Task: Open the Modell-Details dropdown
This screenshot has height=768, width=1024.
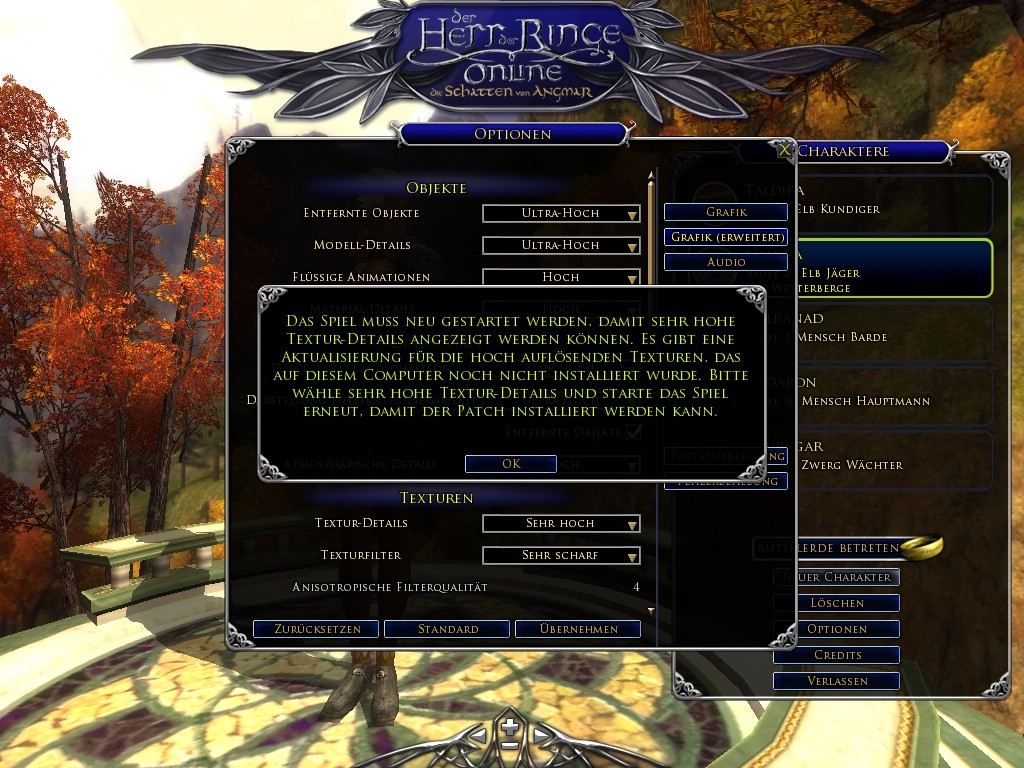Action: pyautogui.click(x=561, y=245)
